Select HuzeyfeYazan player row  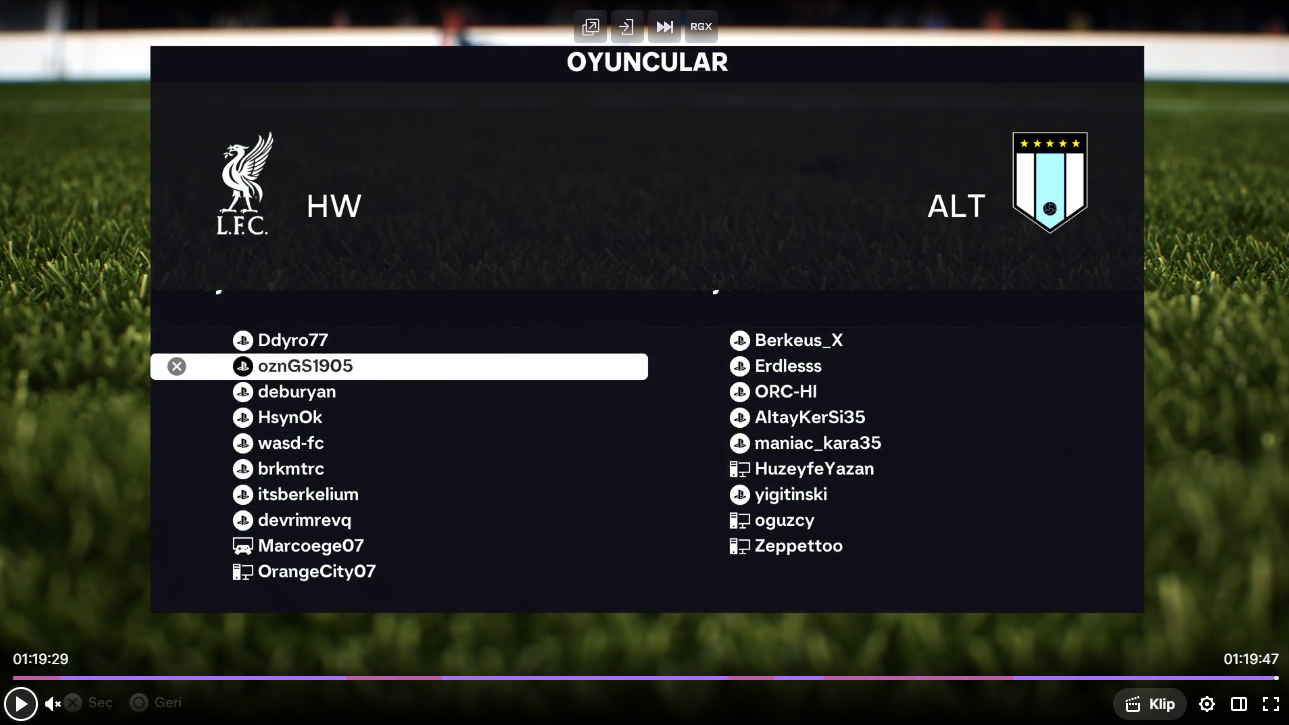tap(813, 469)
